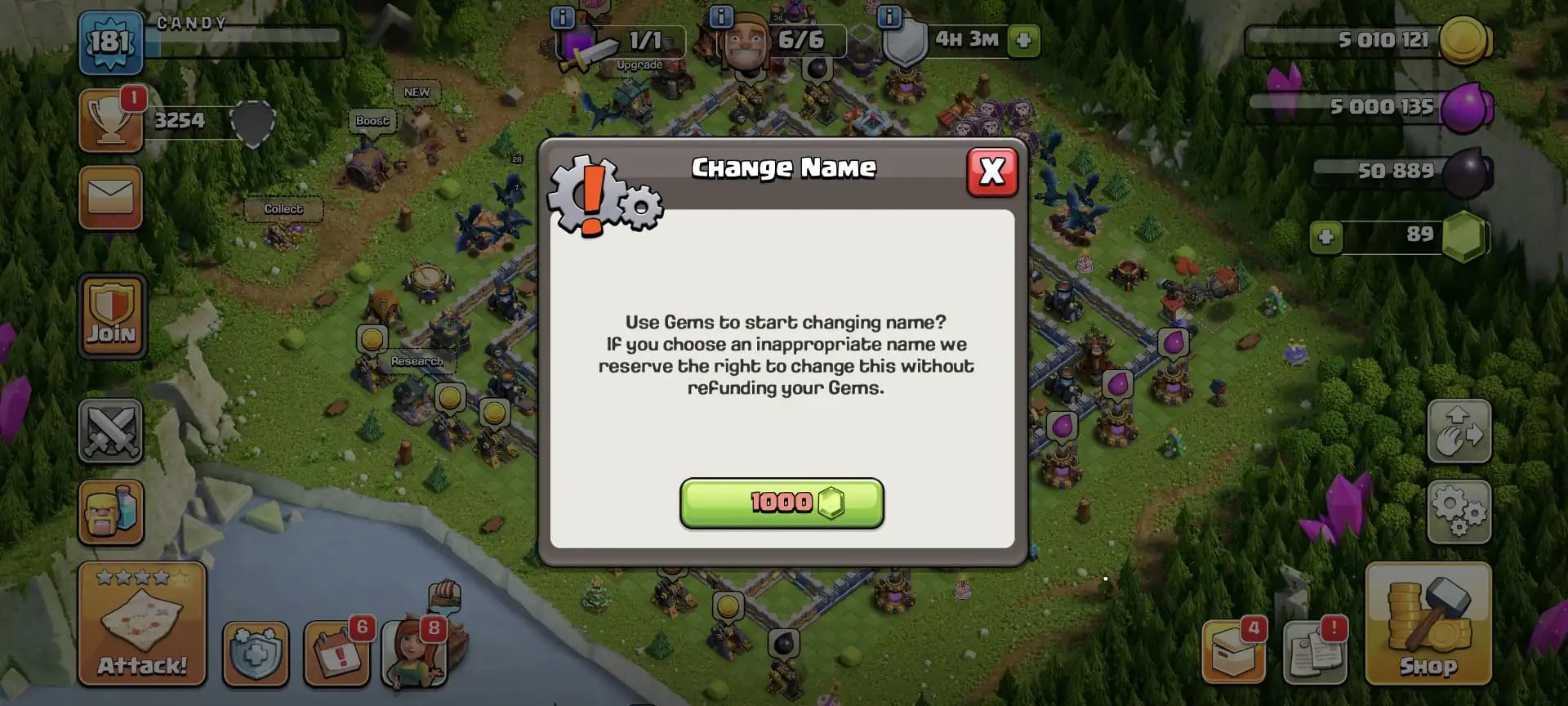The image size is (1568, 706).
Task: Open the Collect resource bubble
Action: 282,209
